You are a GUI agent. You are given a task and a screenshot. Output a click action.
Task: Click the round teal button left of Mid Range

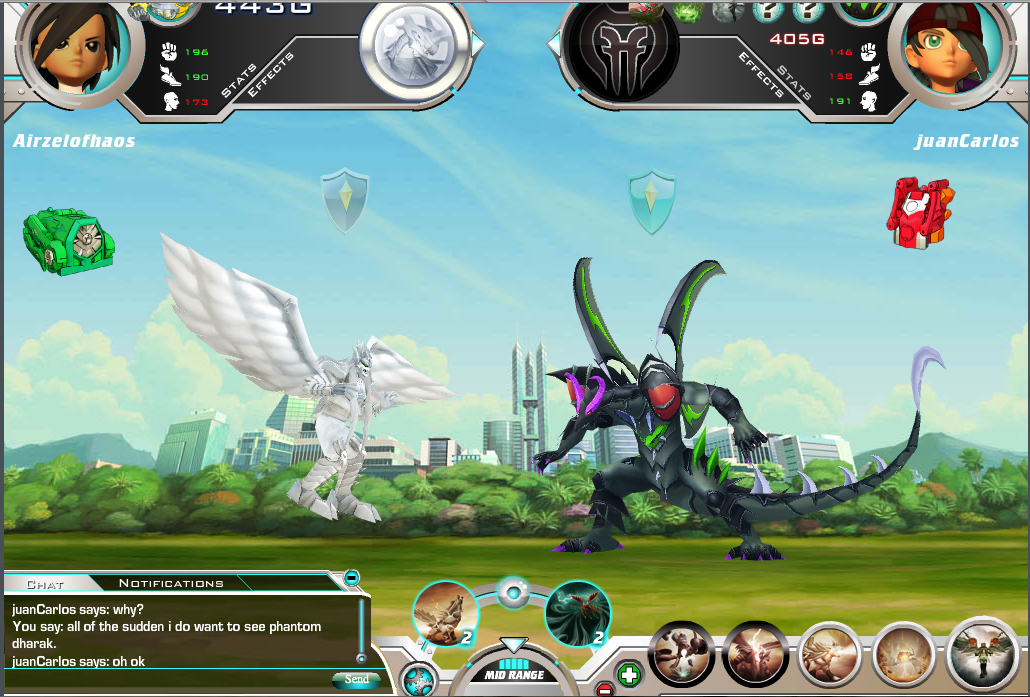click(418, 680)
